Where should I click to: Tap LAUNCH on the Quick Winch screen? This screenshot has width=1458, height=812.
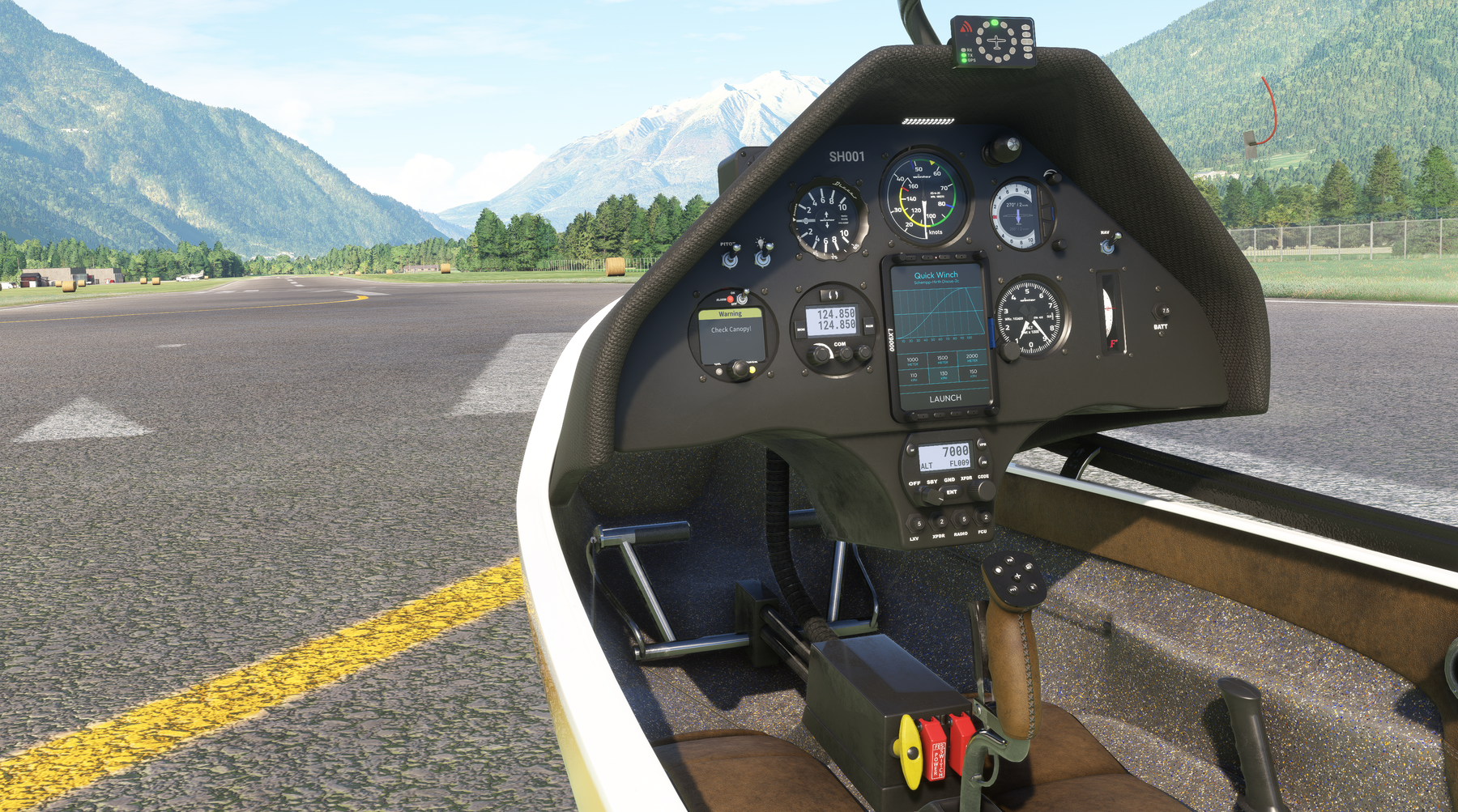pyautogui.click(x=944, y=398)
